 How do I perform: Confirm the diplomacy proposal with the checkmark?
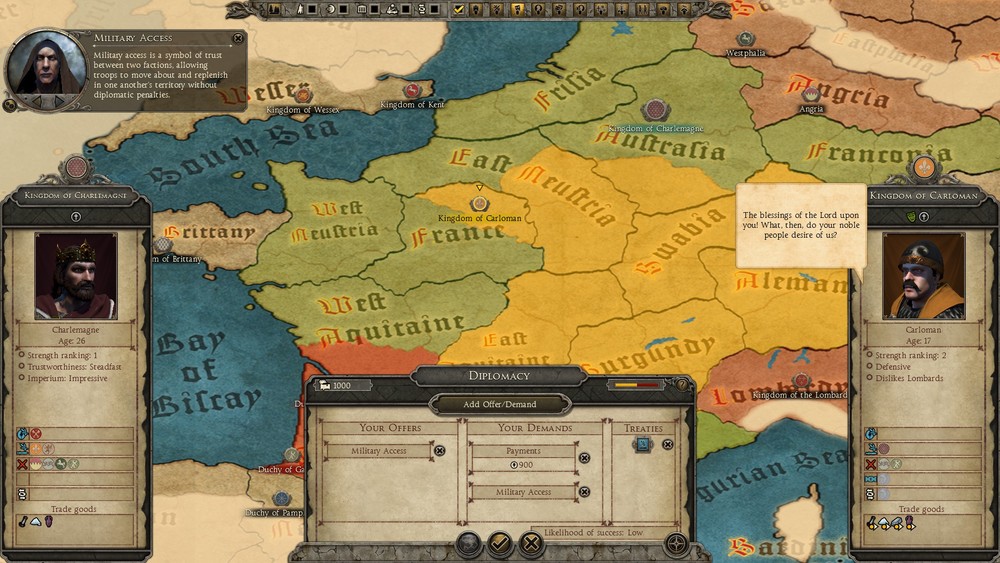tap(500, 544)
